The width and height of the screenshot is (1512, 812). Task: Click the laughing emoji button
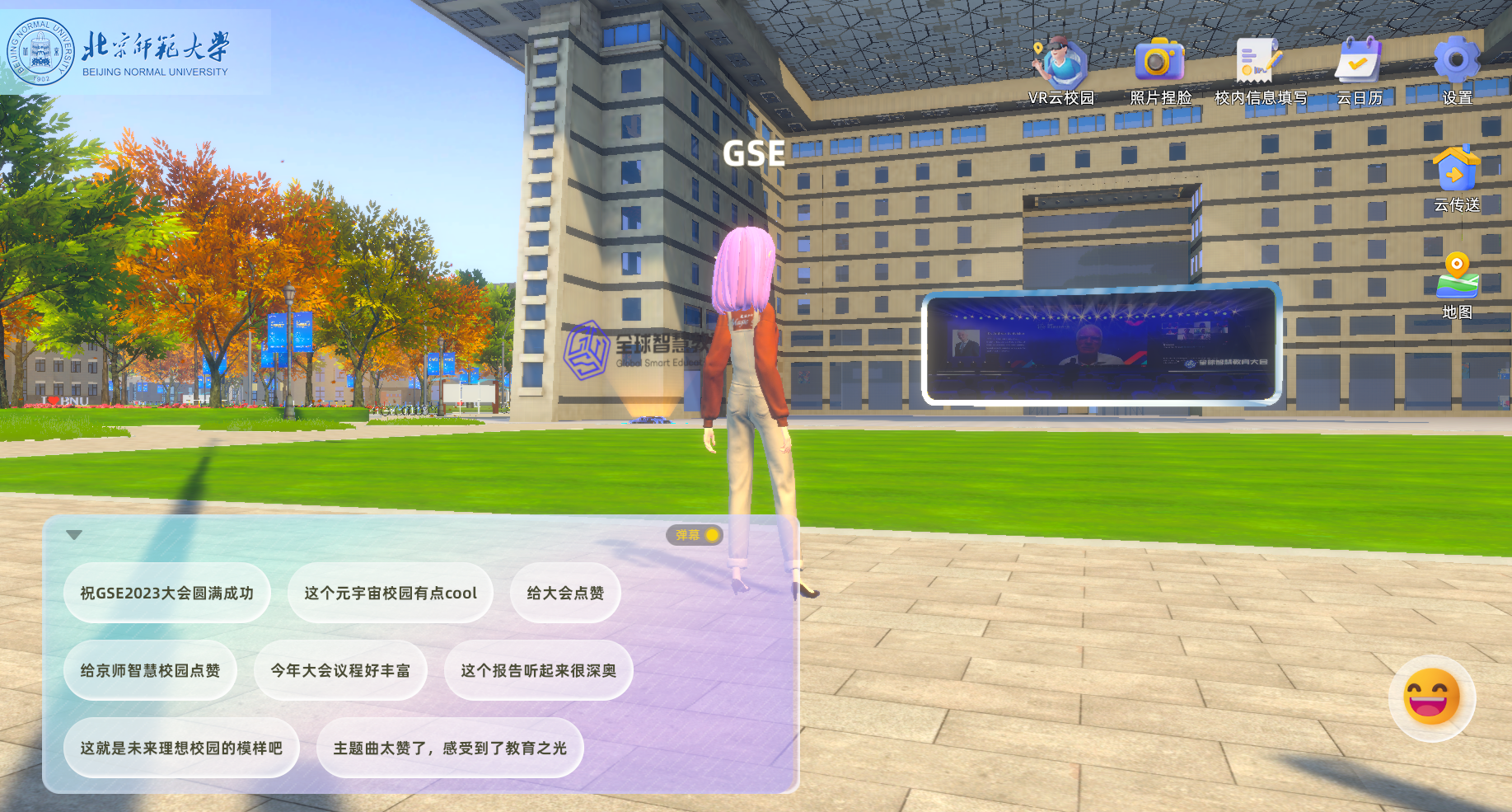(1431, 697)
